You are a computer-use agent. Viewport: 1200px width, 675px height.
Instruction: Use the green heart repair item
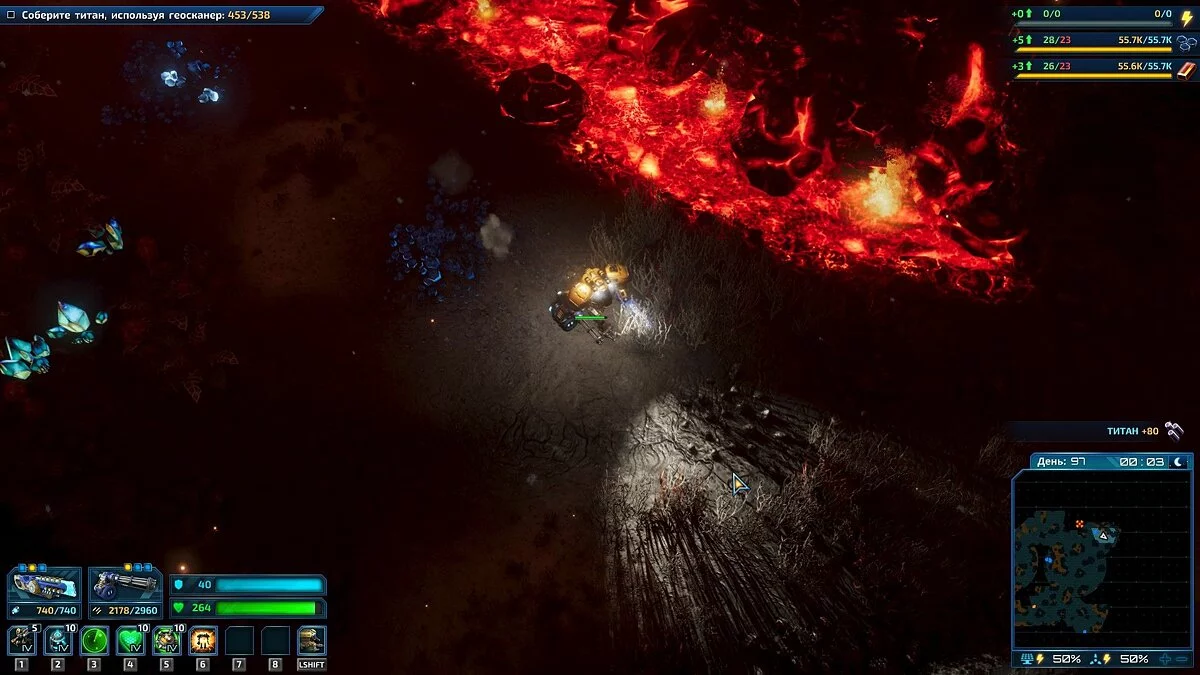(x=130, y=640)
